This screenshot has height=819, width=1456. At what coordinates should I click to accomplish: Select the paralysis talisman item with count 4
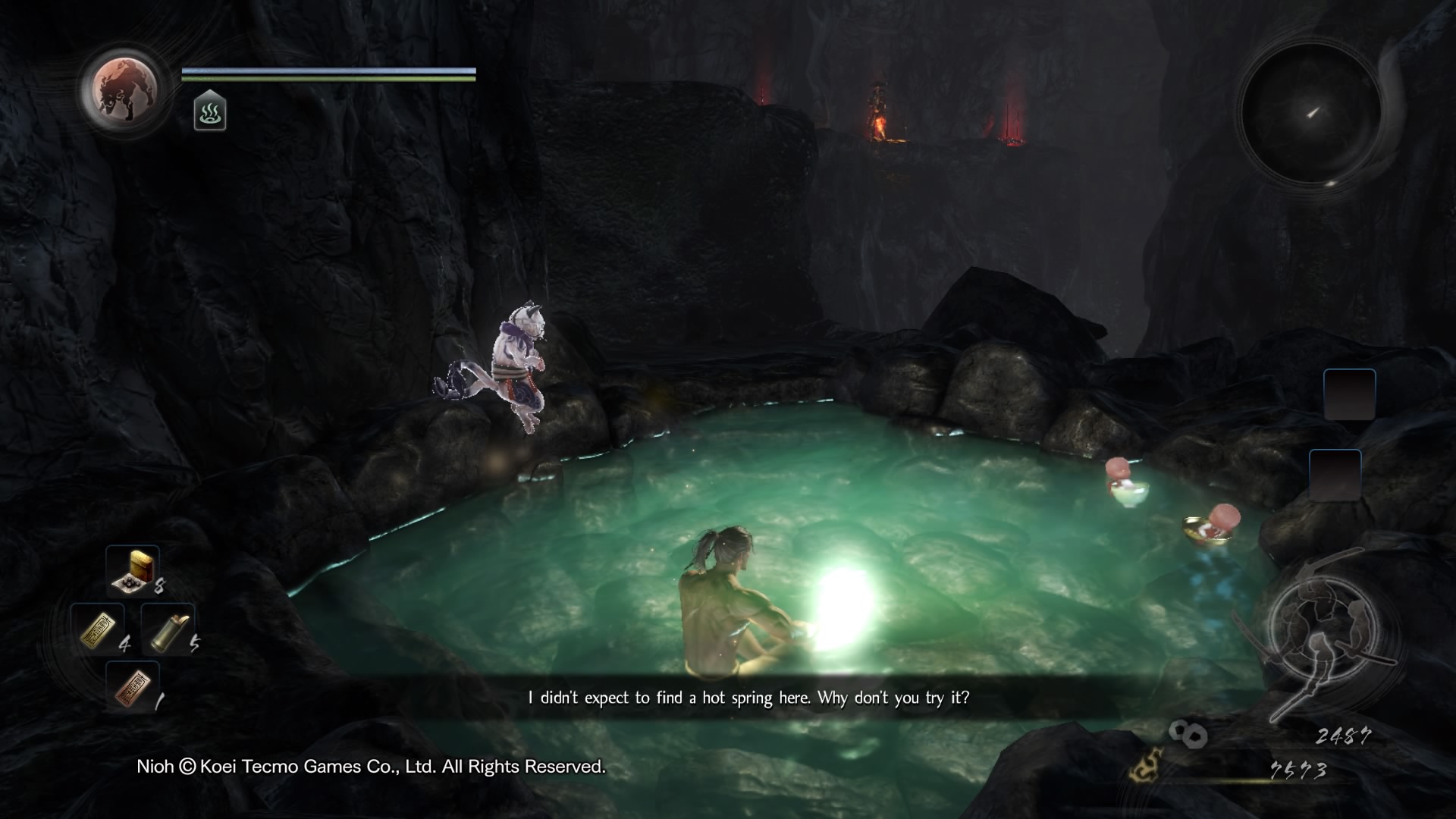coord(99,629)
